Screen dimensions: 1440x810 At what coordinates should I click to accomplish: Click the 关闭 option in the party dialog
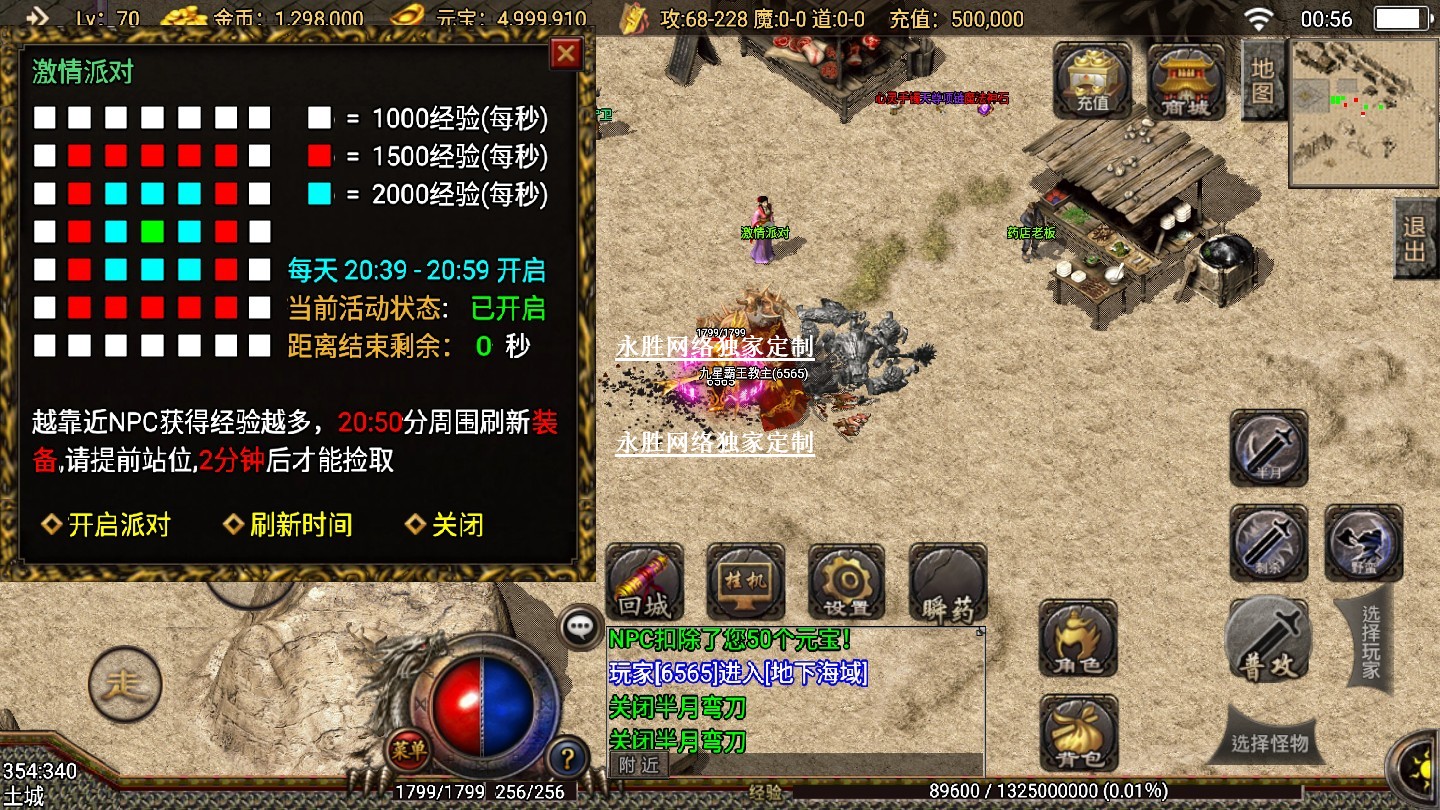coord(446,524)
